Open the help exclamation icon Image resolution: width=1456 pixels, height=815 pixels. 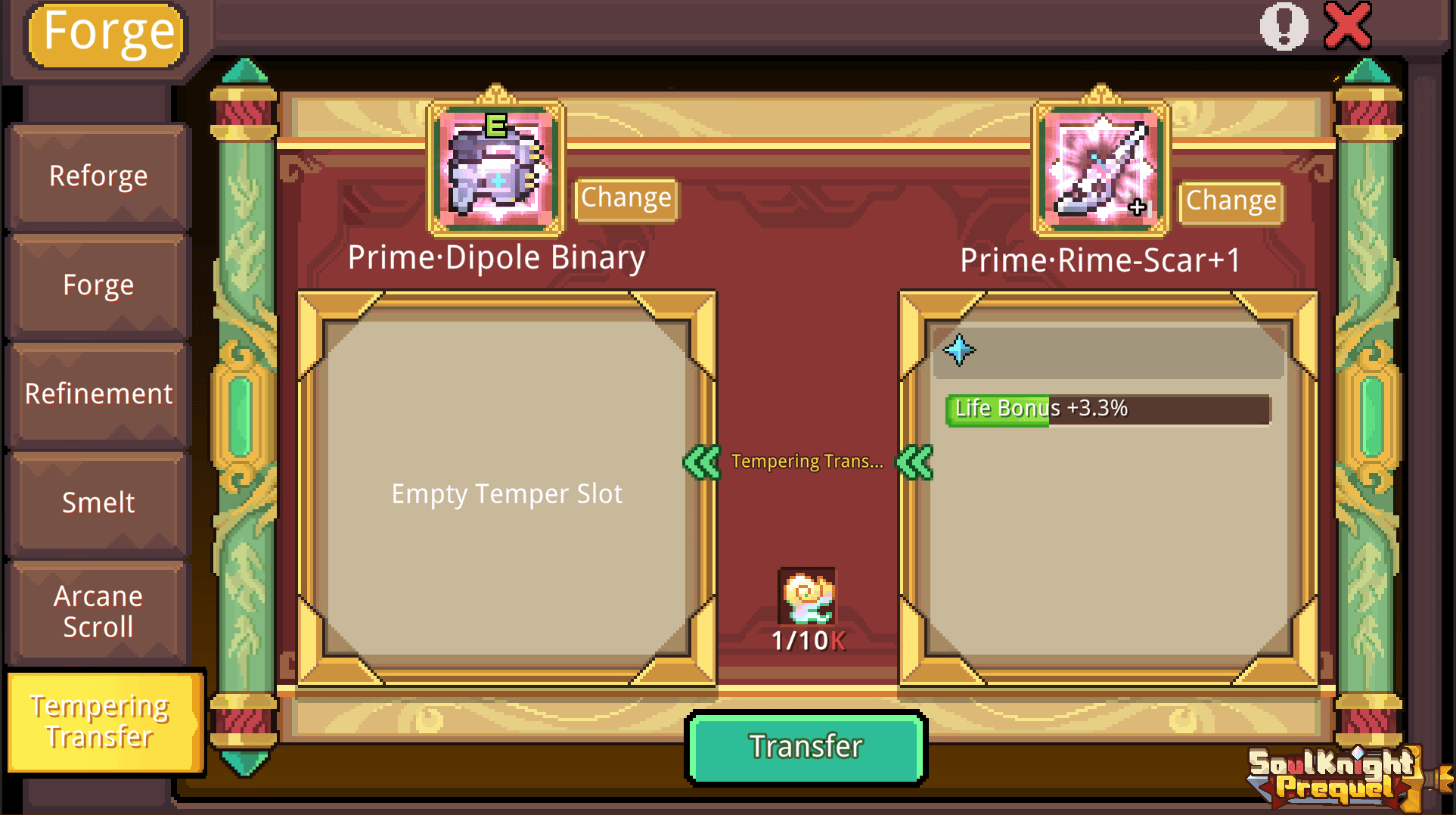[1284, 25]
